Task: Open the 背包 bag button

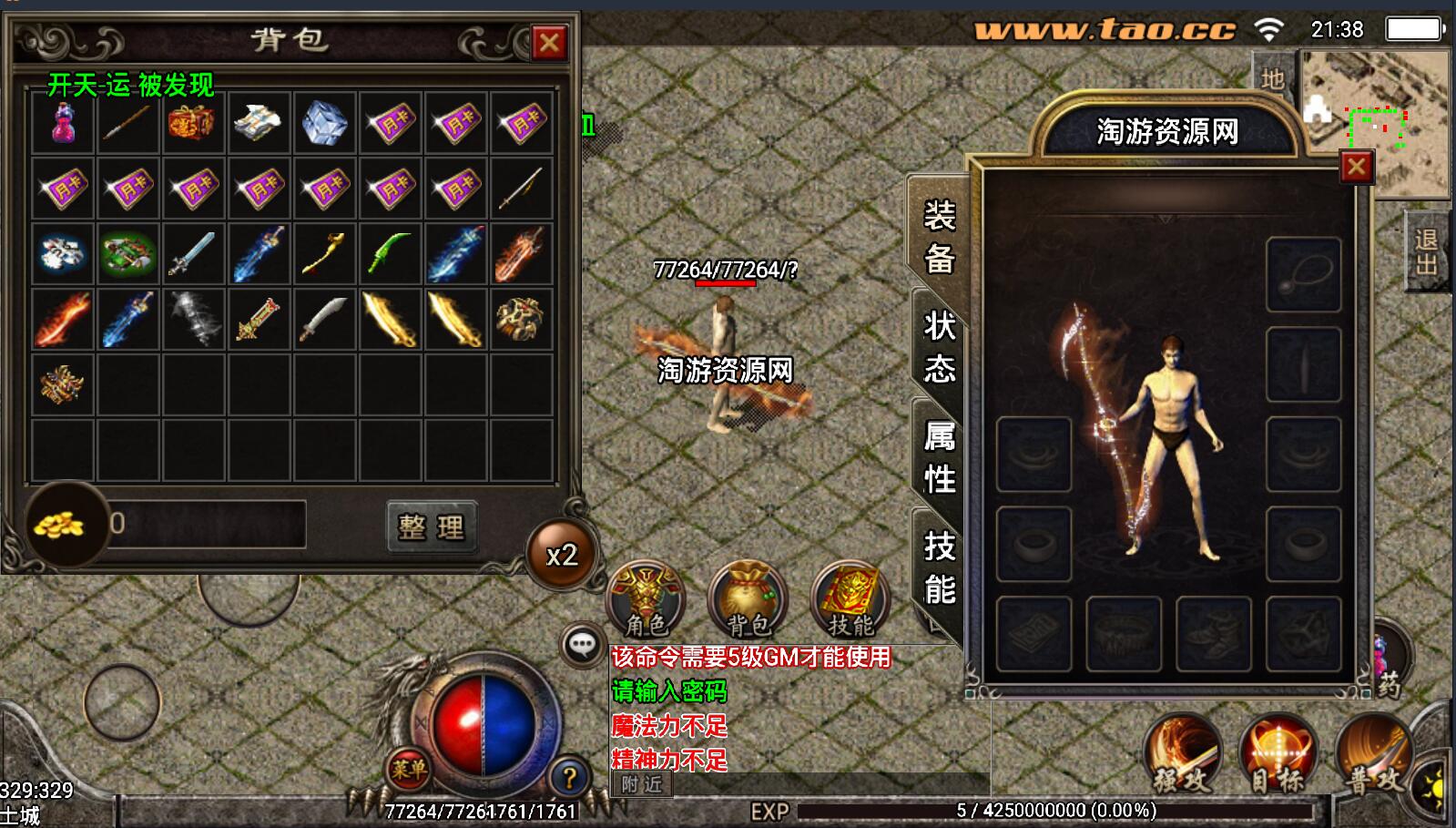Action: (x=748, y=599)
